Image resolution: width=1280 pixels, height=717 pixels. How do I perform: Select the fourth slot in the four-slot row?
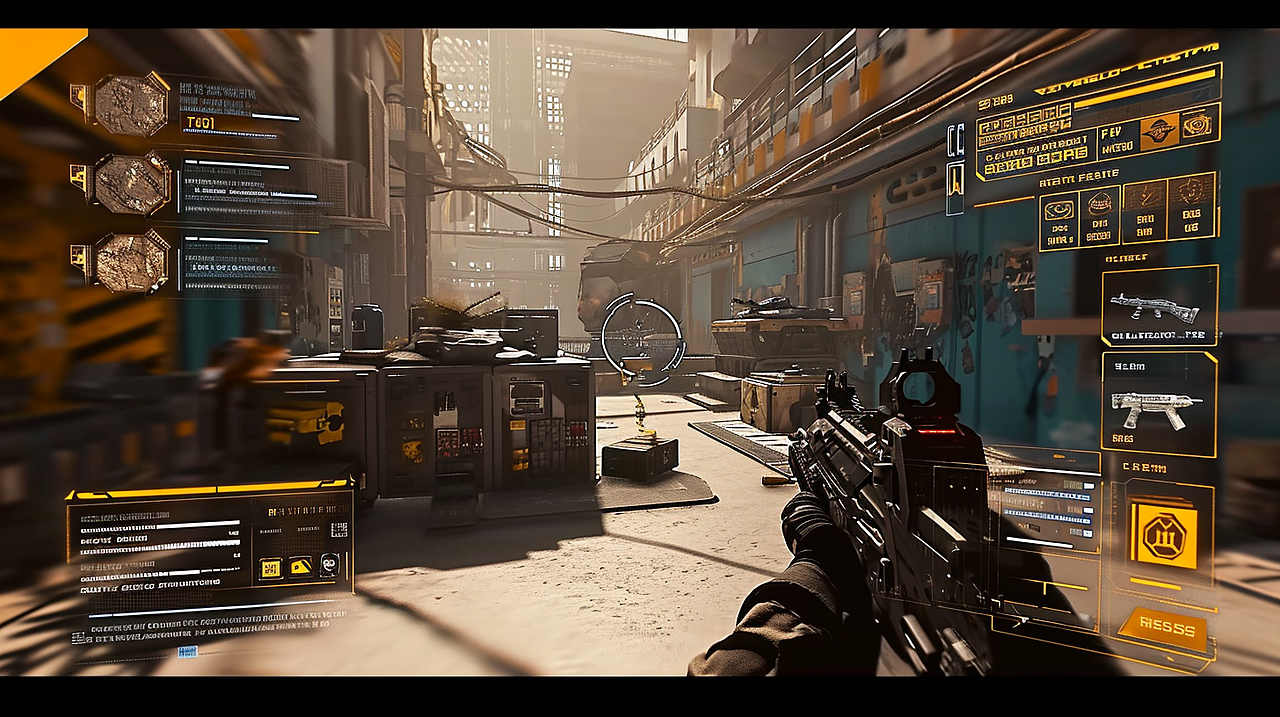click(1191, 206)
